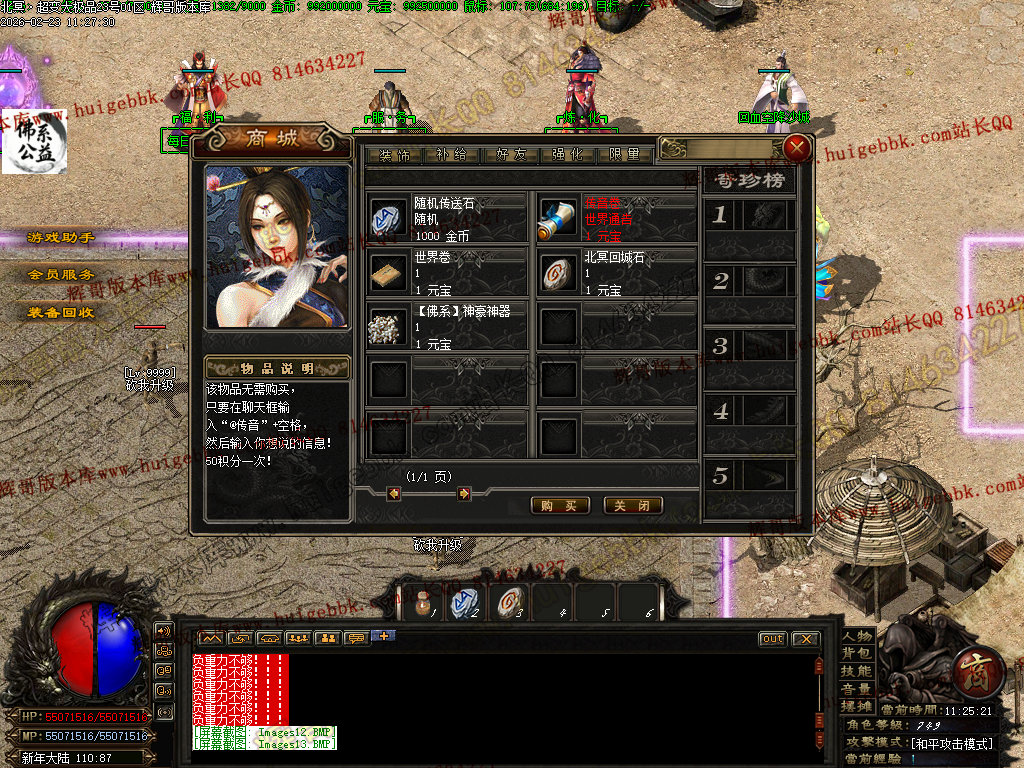Go to the next shop page arrow
Image resolution: width=1024 pixels, height=768 pixels.
464,493
